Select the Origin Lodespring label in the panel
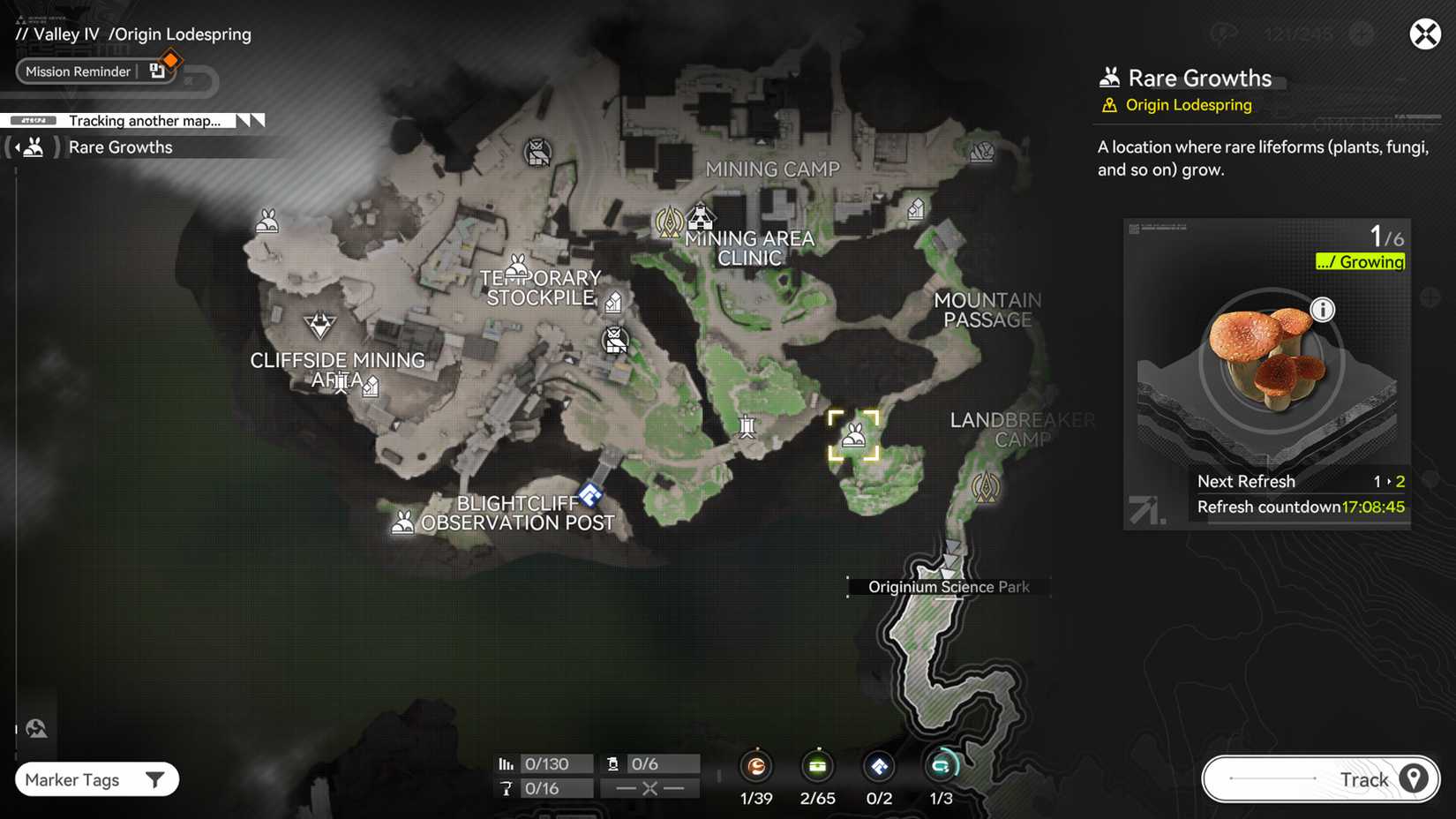Image resolution: width=1456 pixels, height=819 pixels. pyautogui.click(x=1188, y=104)
